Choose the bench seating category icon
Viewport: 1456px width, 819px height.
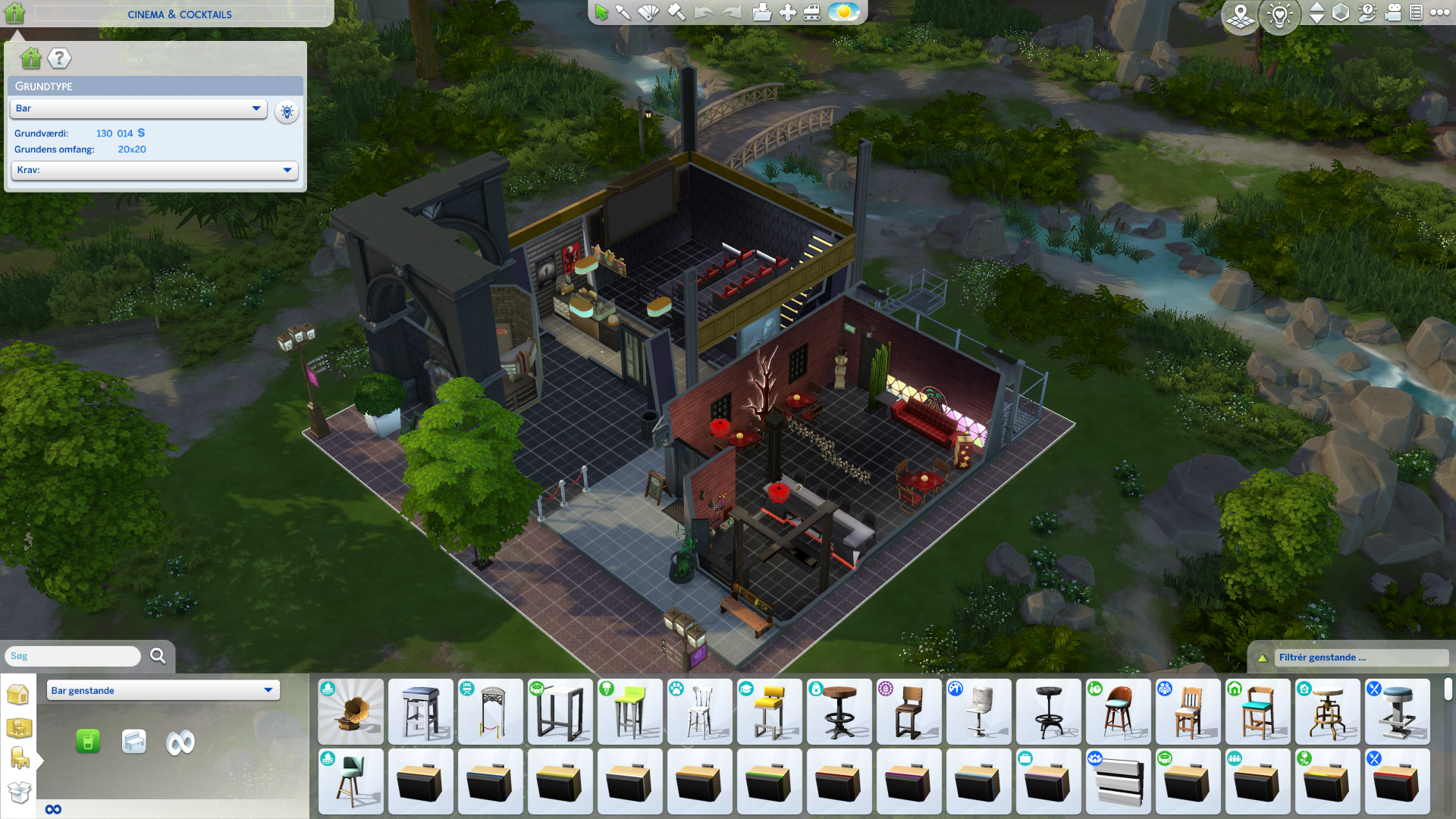(133, 741)
